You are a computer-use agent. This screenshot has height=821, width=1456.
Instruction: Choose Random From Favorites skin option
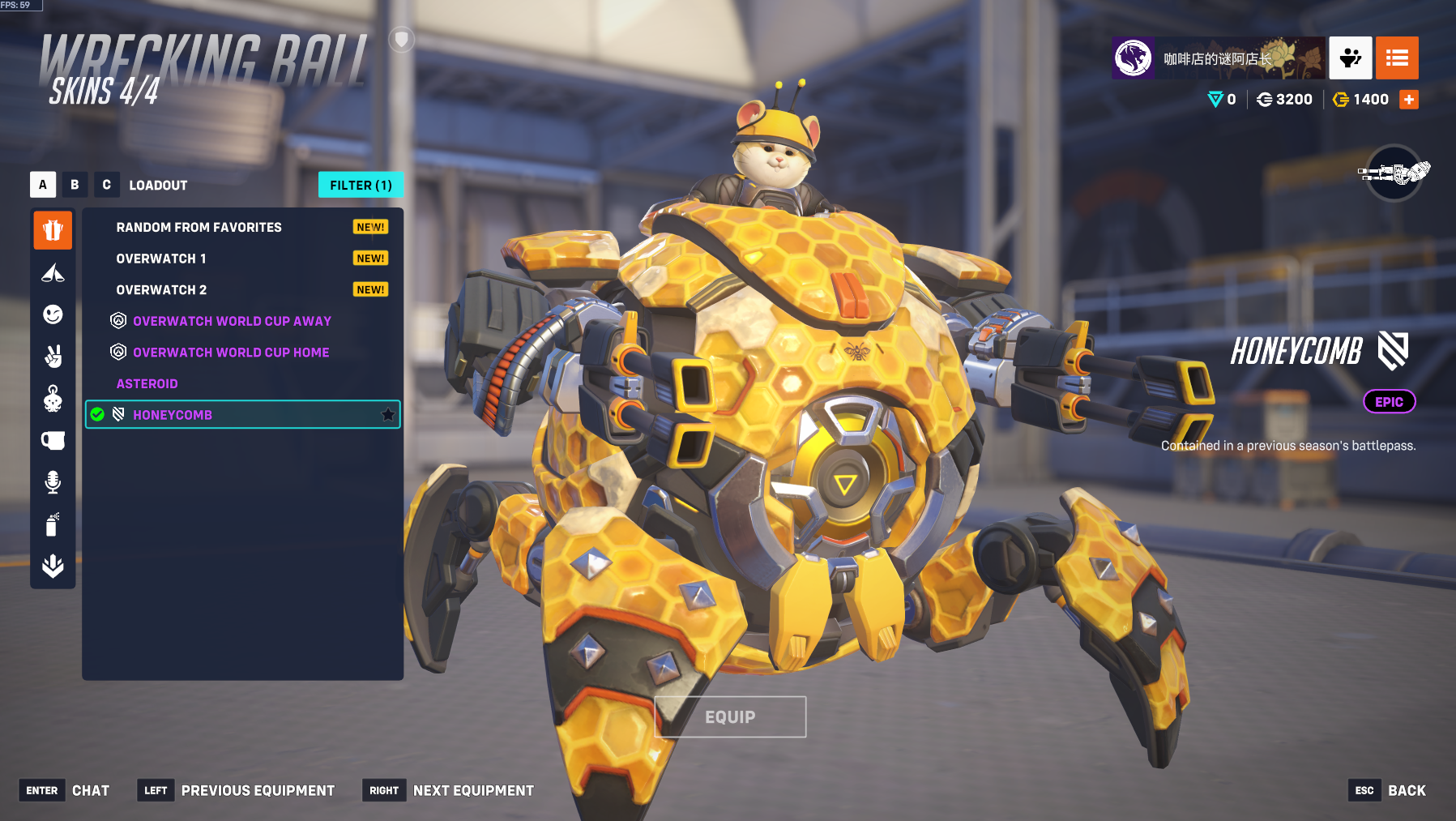coord(199,228)
